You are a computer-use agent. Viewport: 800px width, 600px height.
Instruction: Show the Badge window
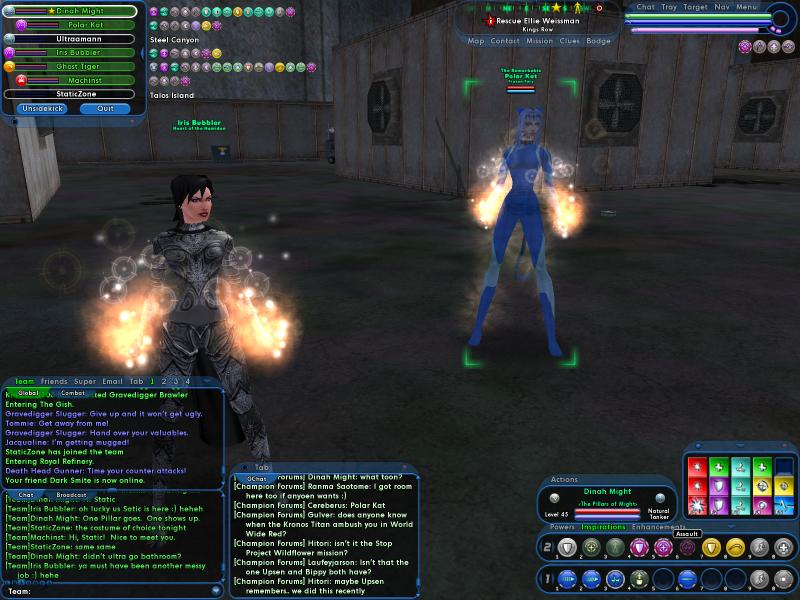599,41
